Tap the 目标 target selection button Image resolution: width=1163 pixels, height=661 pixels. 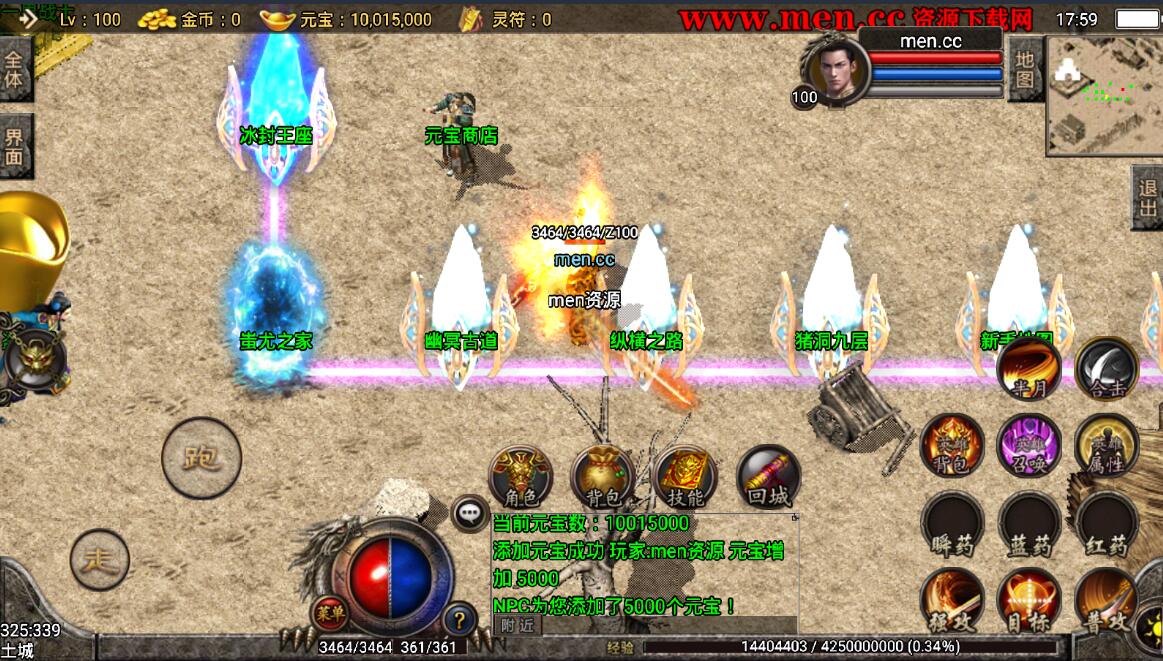pos(1029,600)
